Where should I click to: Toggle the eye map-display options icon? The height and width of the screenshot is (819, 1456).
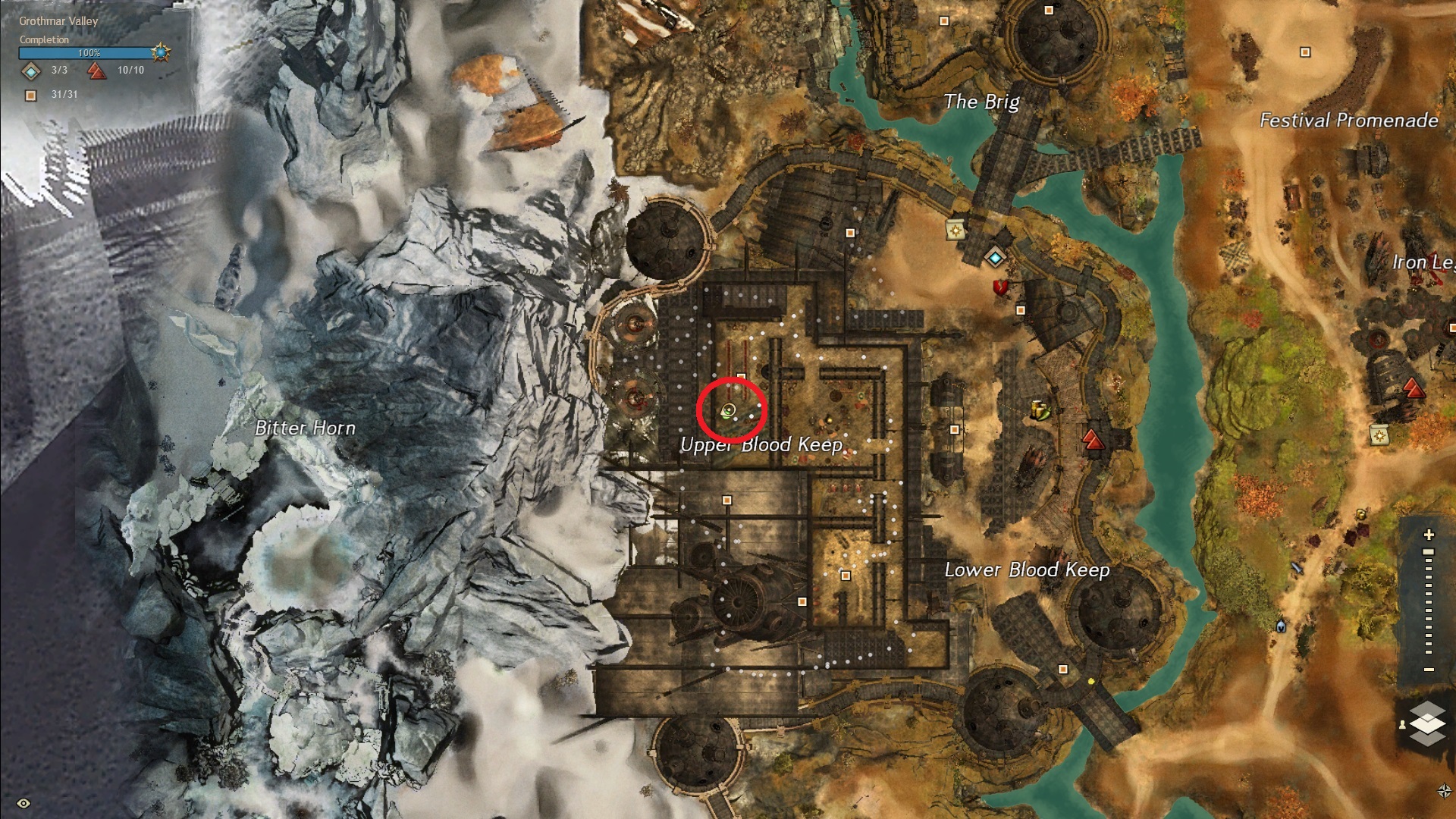tap(24, 803)
